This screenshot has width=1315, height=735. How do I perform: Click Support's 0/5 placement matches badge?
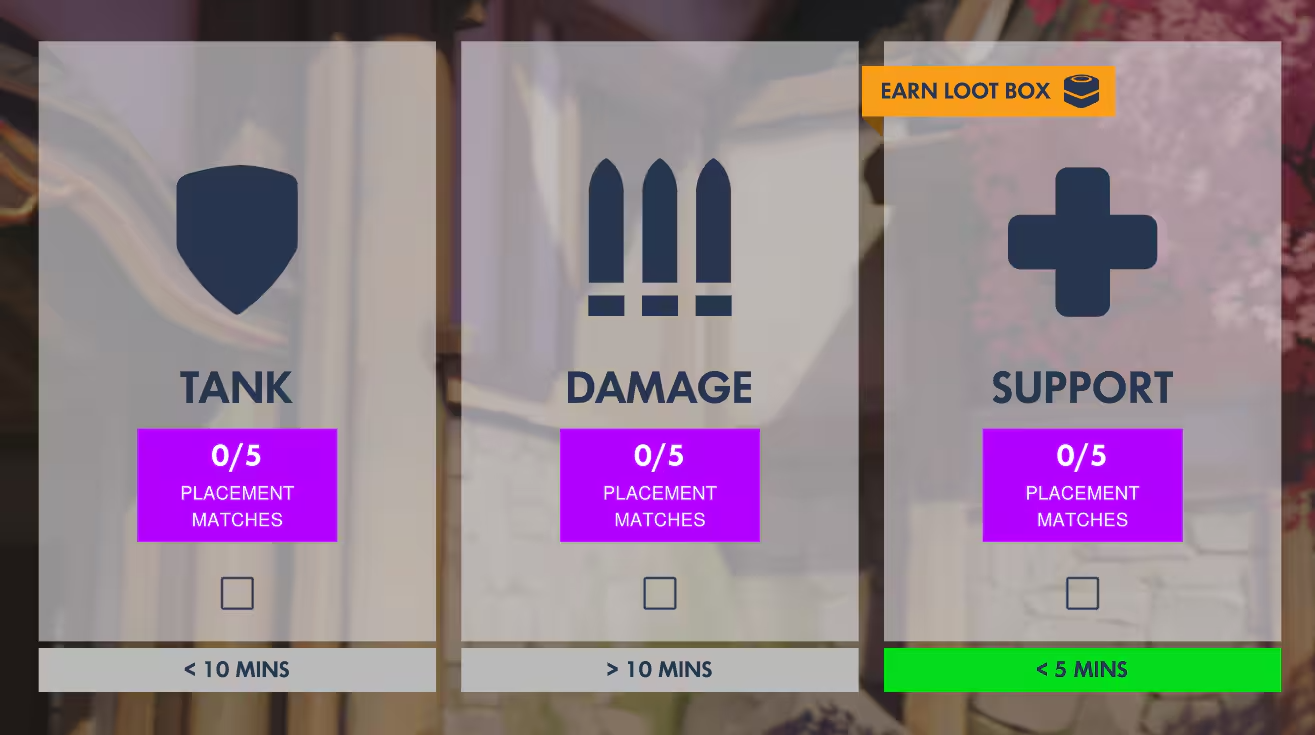(x=1082, y=485)
